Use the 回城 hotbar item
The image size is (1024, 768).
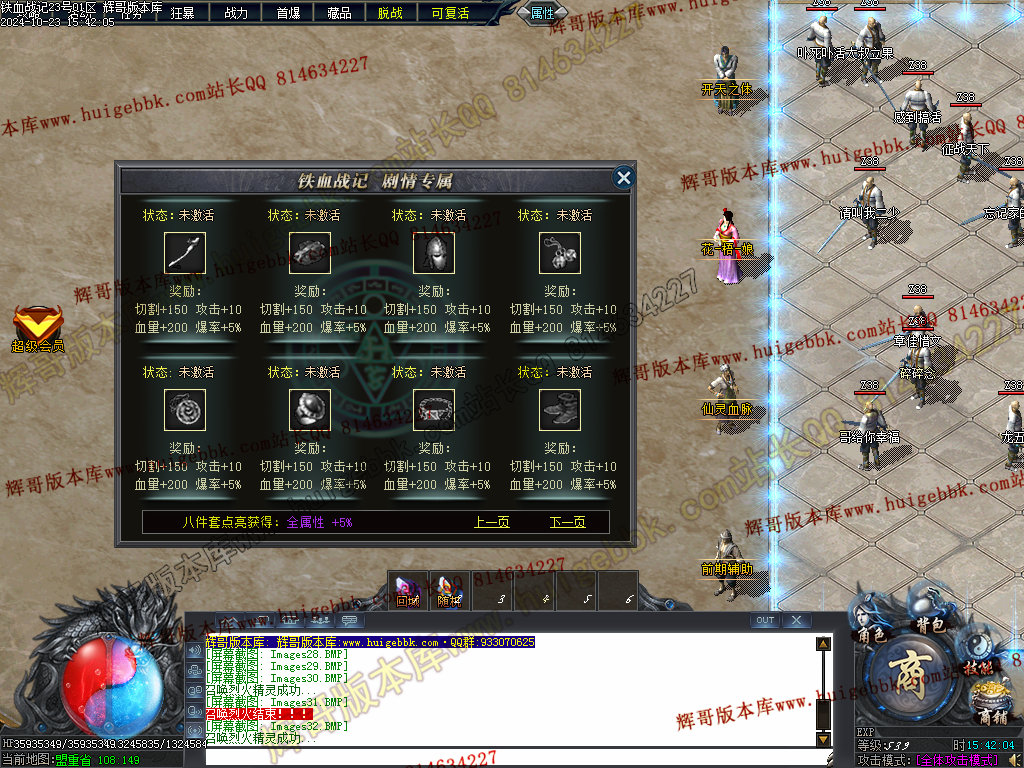(x=407, y=590)
